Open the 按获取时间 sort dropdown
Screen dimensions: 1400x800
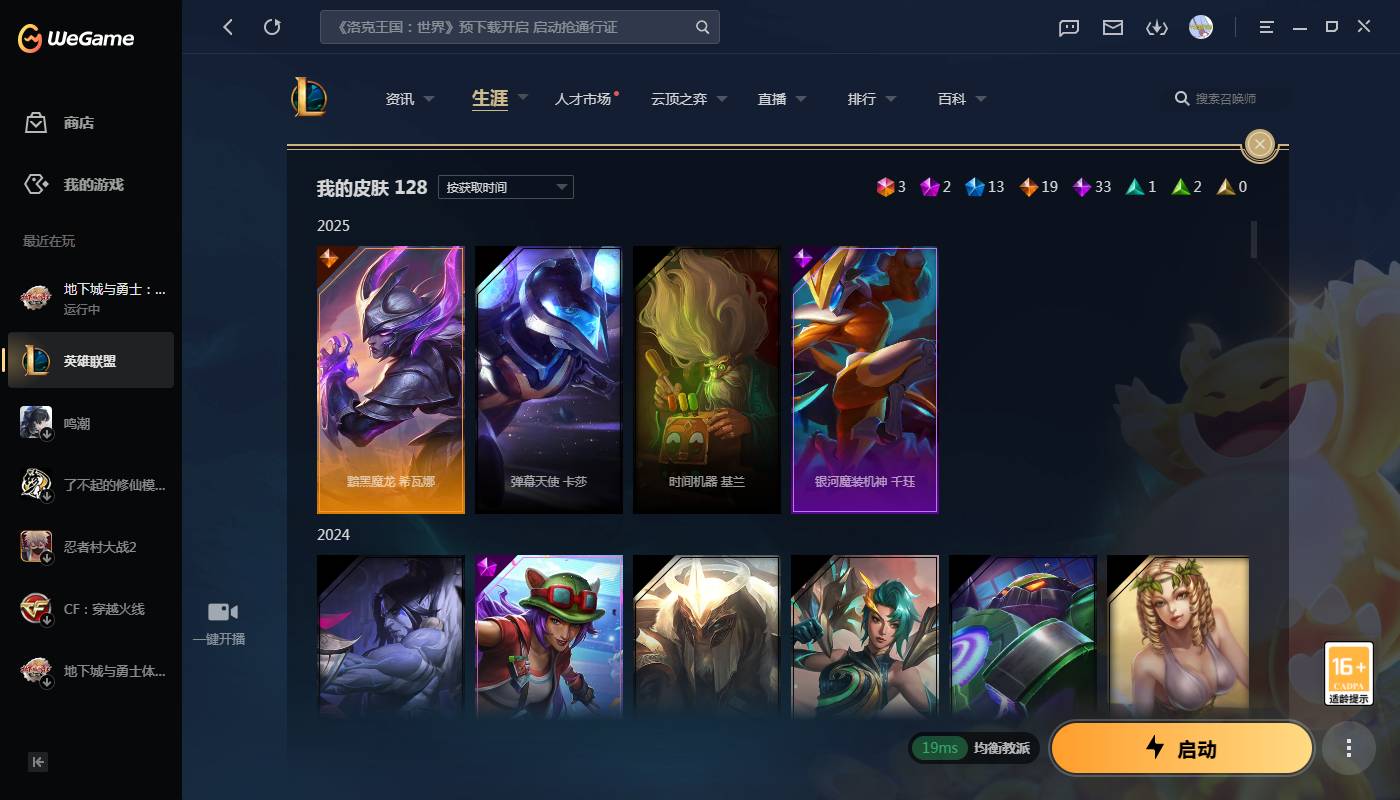click(x=505, y=187)
